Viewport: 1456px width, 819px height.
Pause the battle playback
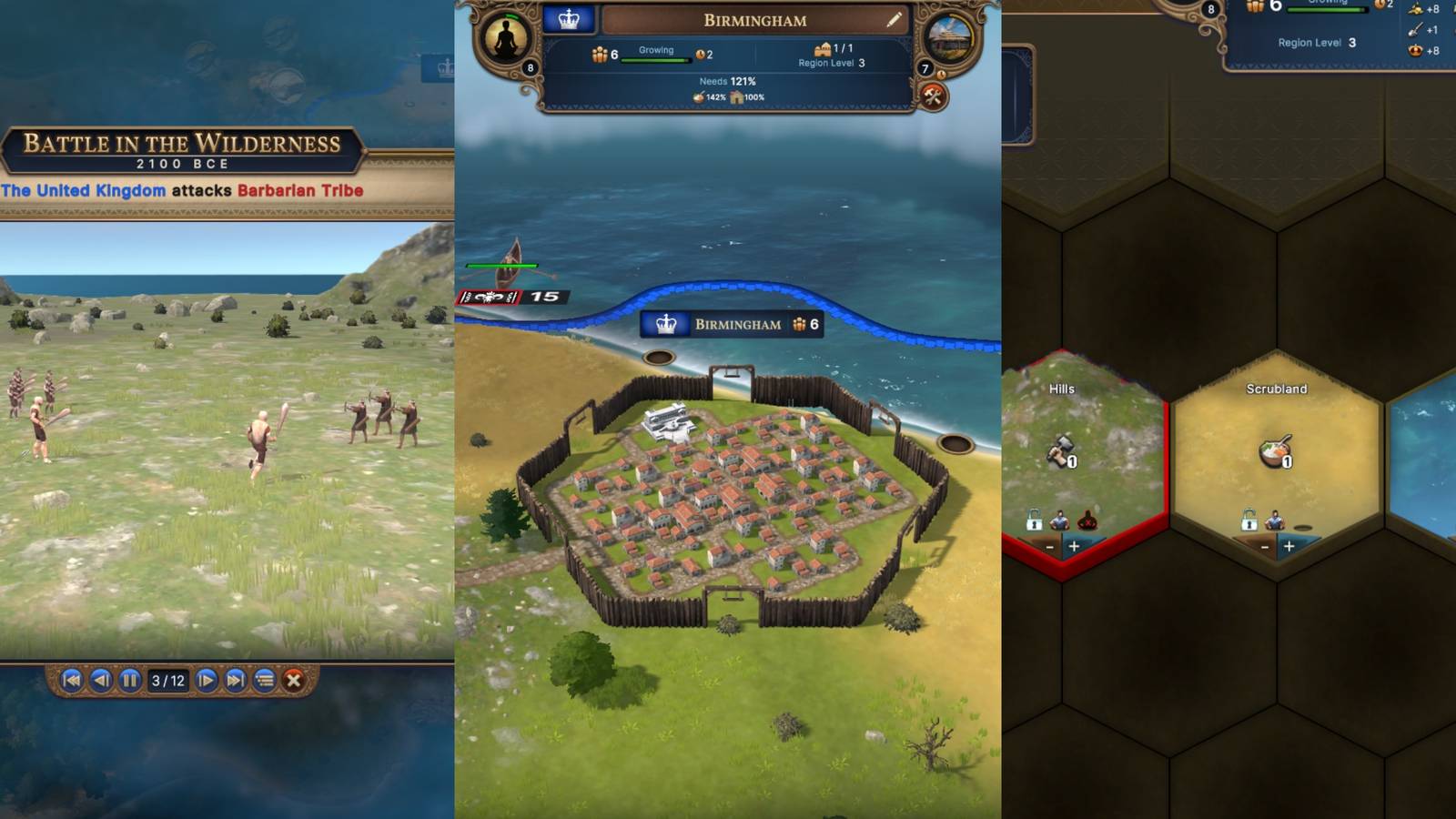tap(131, 680)
